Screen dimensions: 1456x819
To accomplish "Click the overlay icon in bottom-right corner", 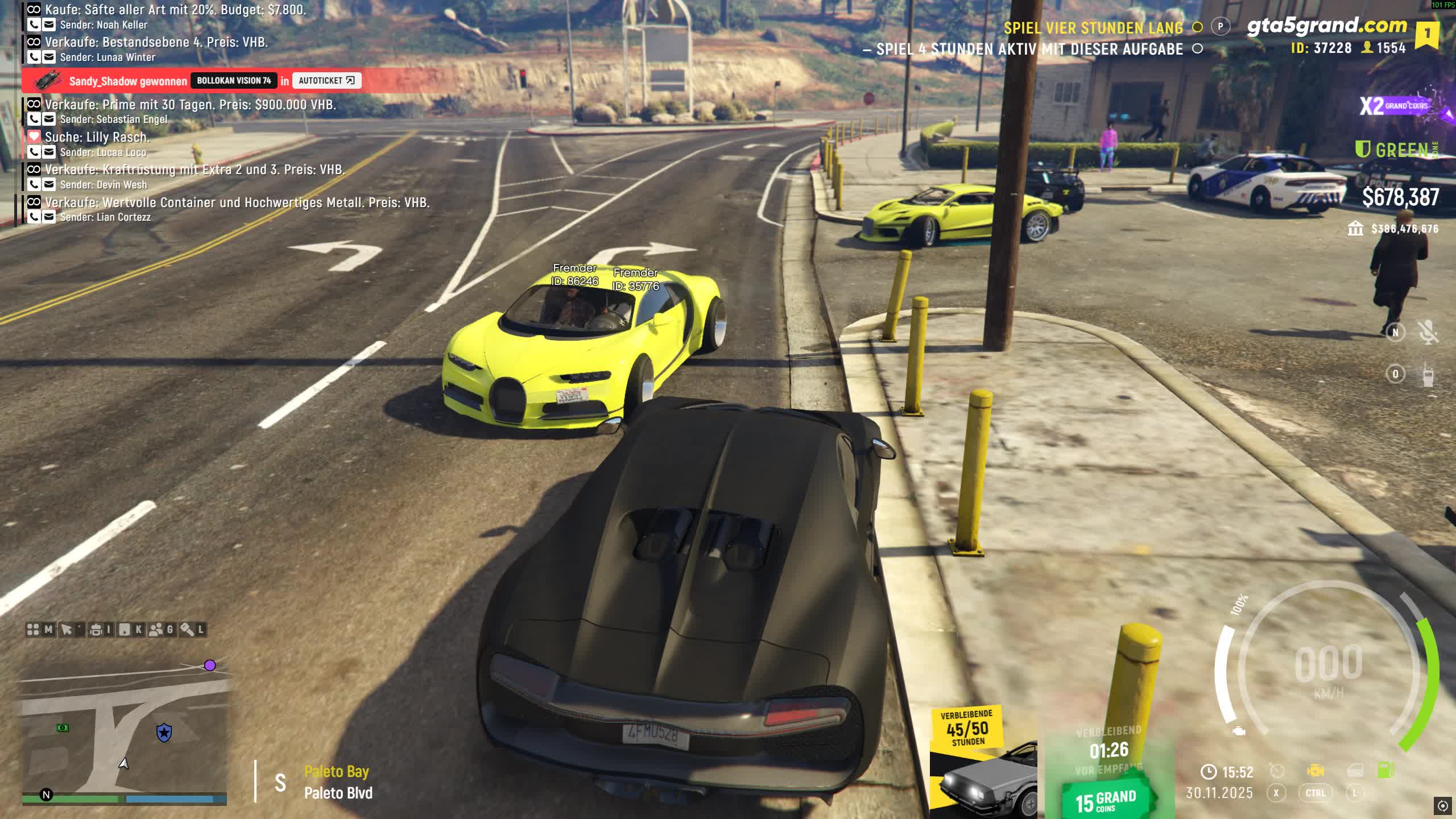I will (x=1442, y=805).
